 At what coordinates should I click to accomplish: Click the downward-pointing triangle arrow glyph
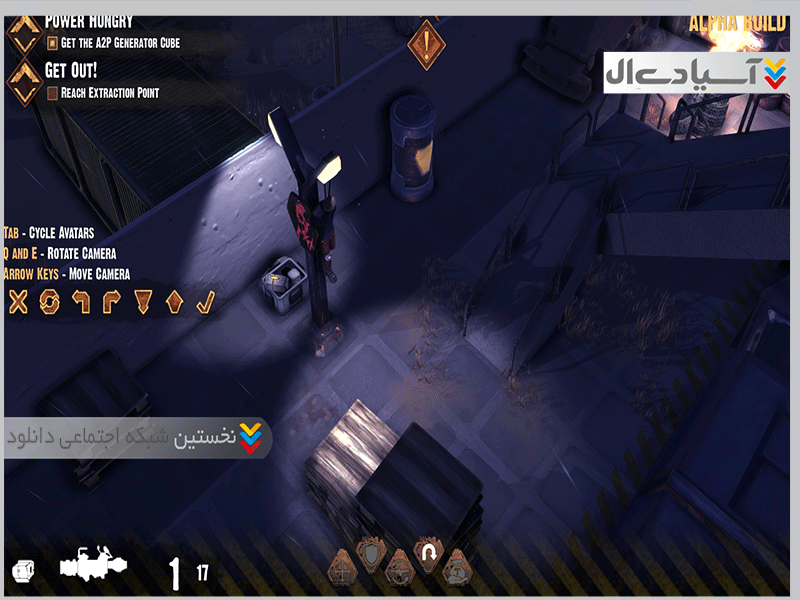coord(143,300)
